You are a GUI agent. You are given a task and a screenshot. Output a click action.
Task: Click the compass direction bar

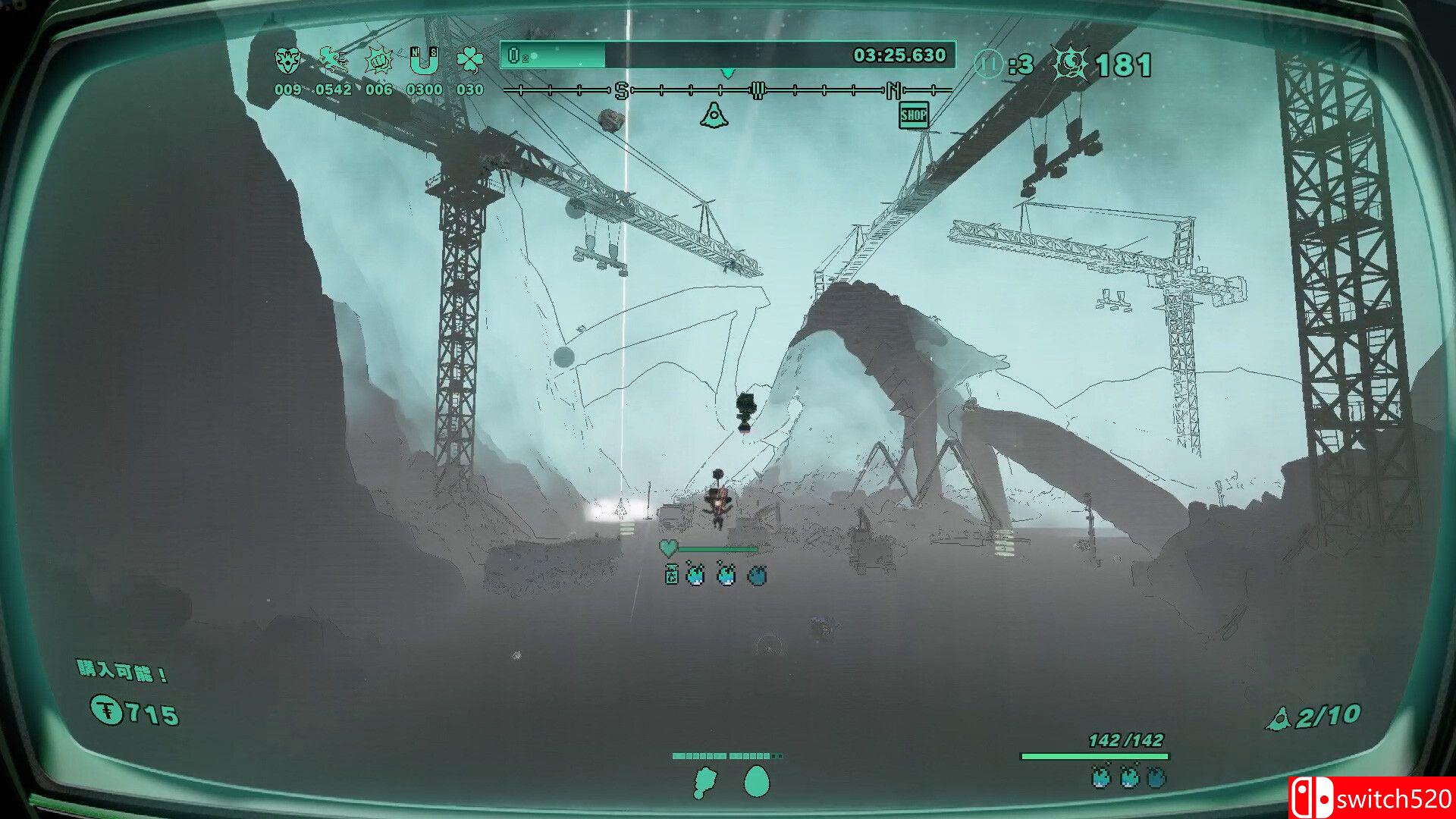point(726,91)
